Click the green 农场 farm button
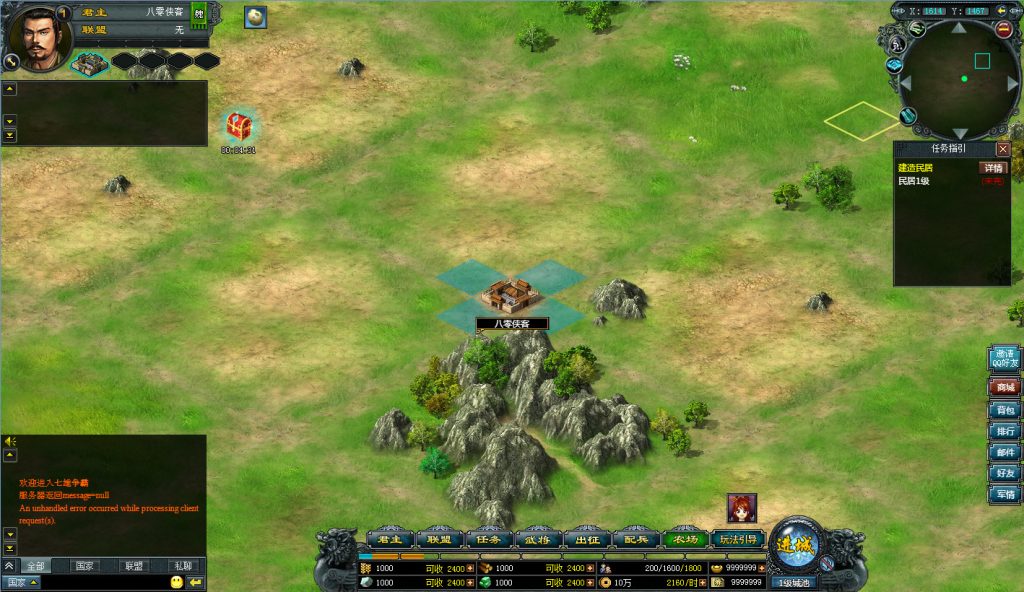The width and height of the screenshot is (1024, 592). [x=685, y=539]
